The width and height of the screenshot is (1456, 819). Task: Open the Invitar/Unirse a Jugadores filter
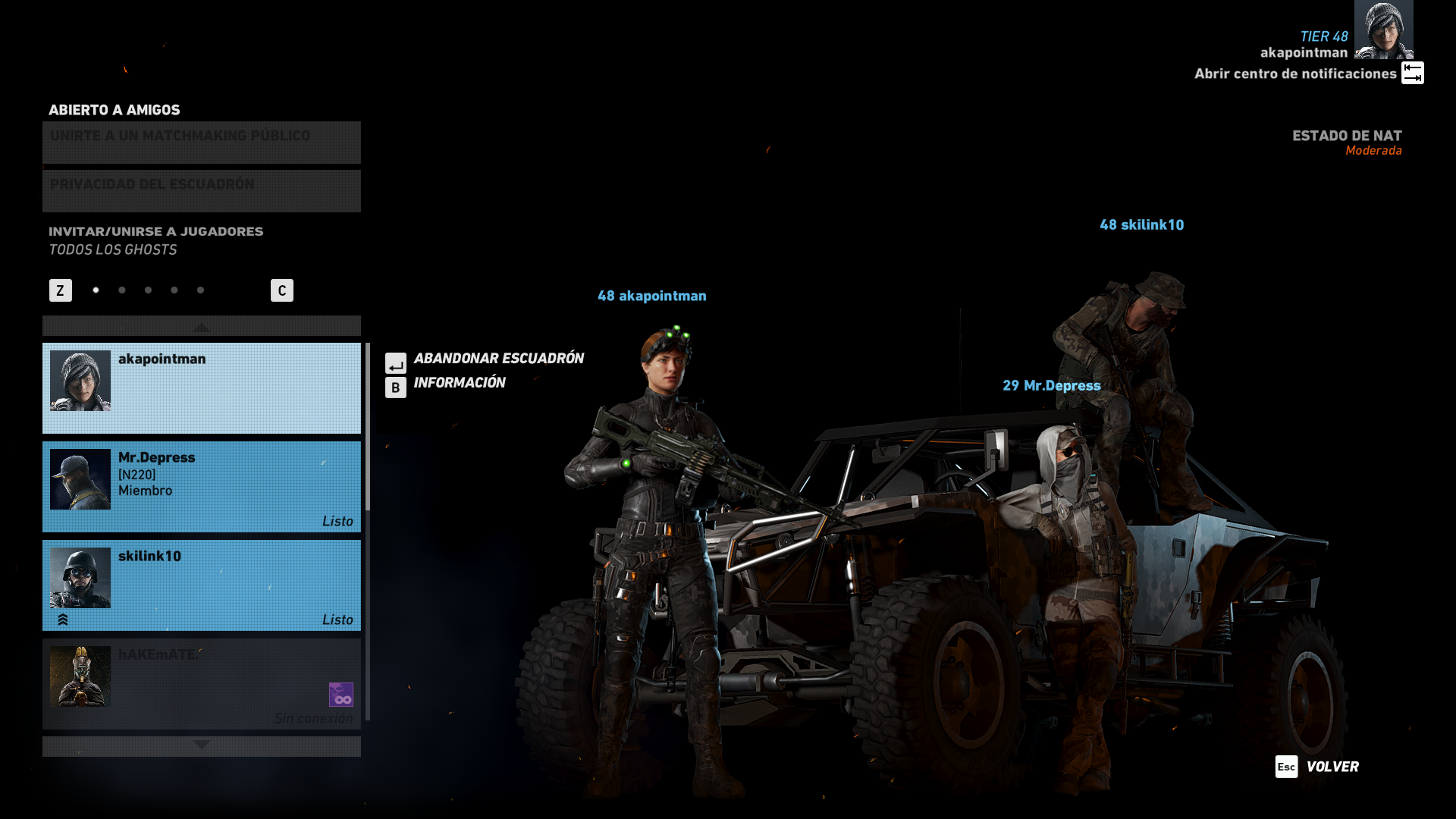(x=156, y=240)
